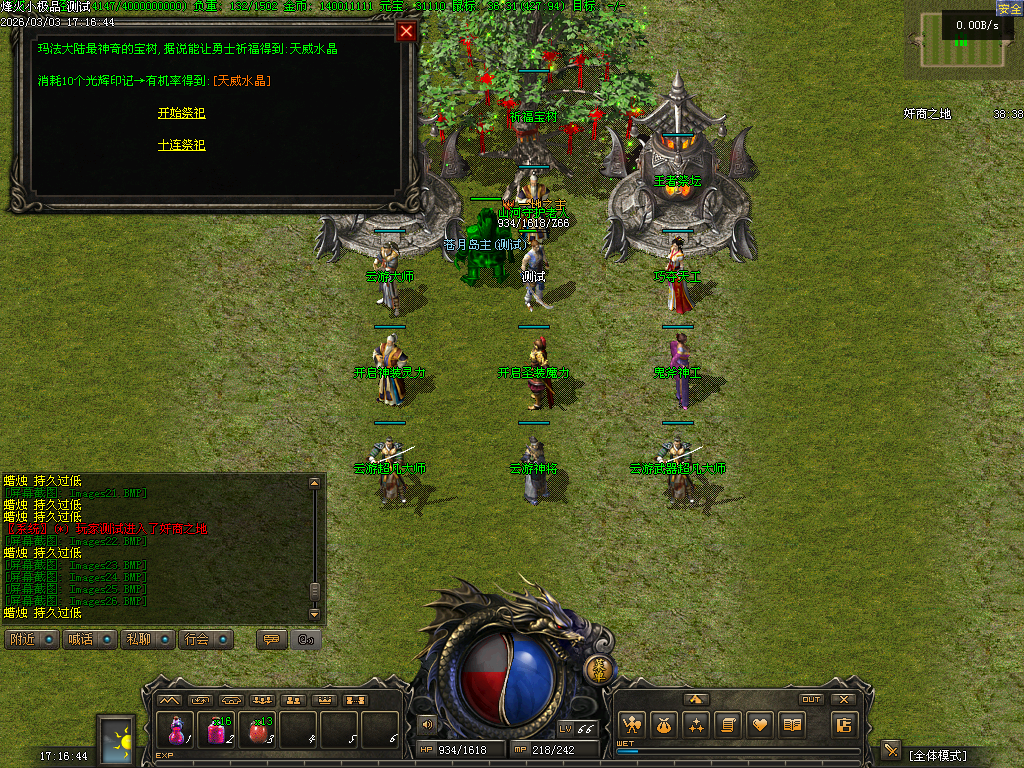Open the shop icon in the menu bar
Screen dimensions: 1024x768
pyautogui.click(x=845, y=724)
